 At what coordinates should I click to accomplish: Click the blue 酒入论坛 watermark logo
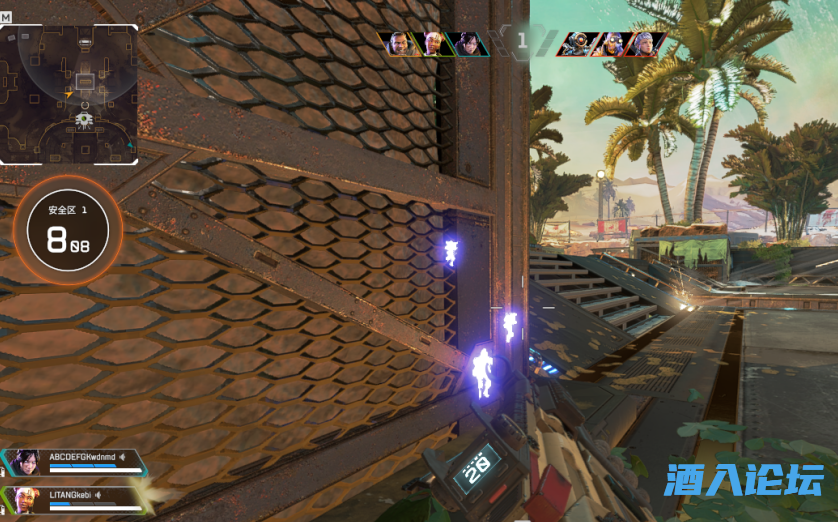[x=744, y=480]
